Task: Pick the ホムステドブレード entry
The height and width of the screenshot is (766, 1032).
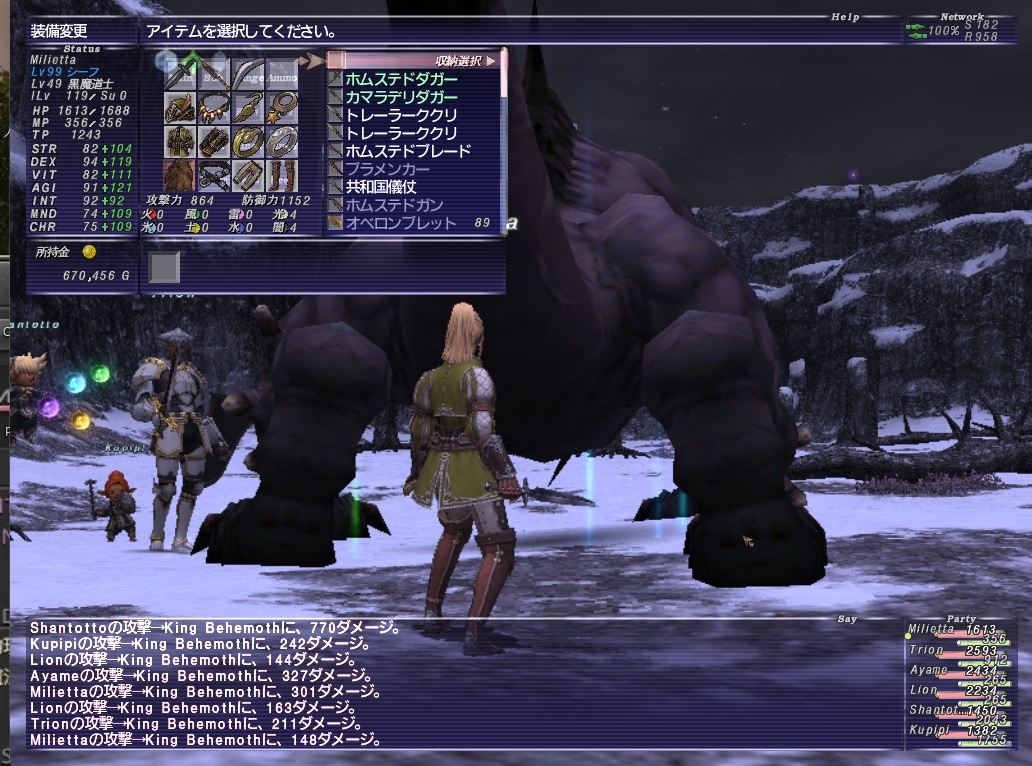Action: [407, 151]
